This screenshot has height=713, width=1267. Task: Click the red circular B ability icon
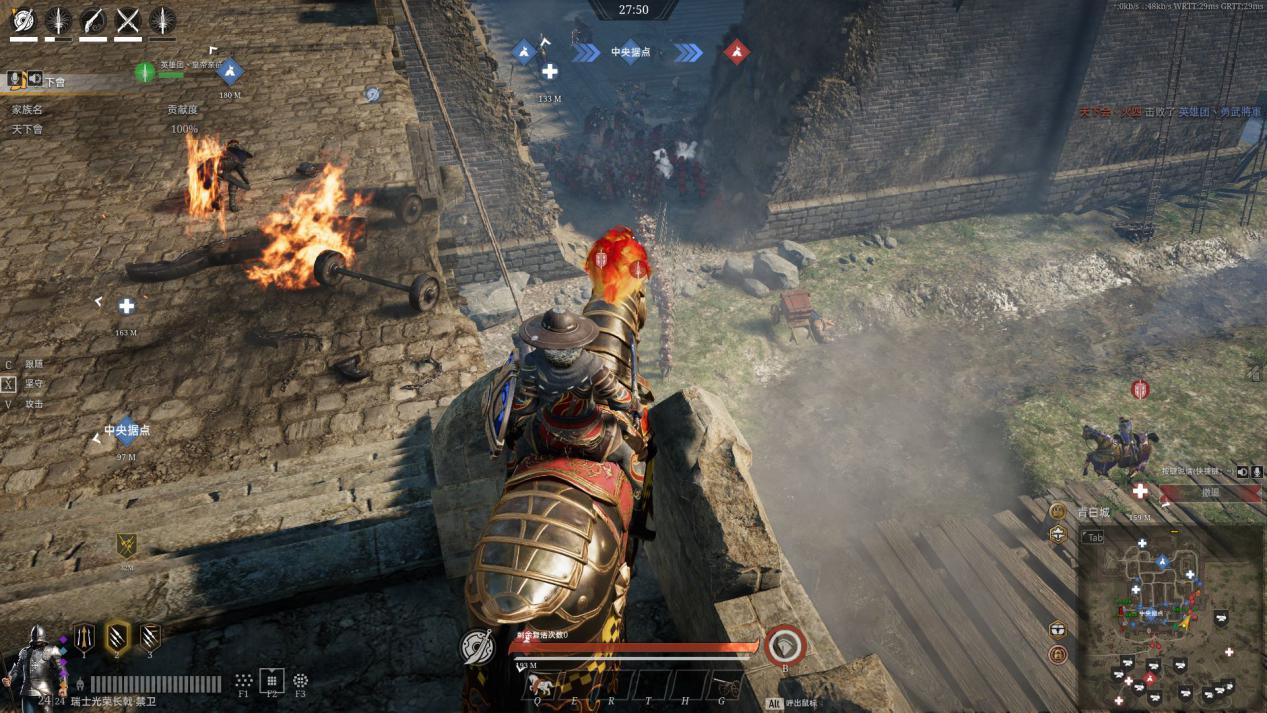click(x=785, y=645)
